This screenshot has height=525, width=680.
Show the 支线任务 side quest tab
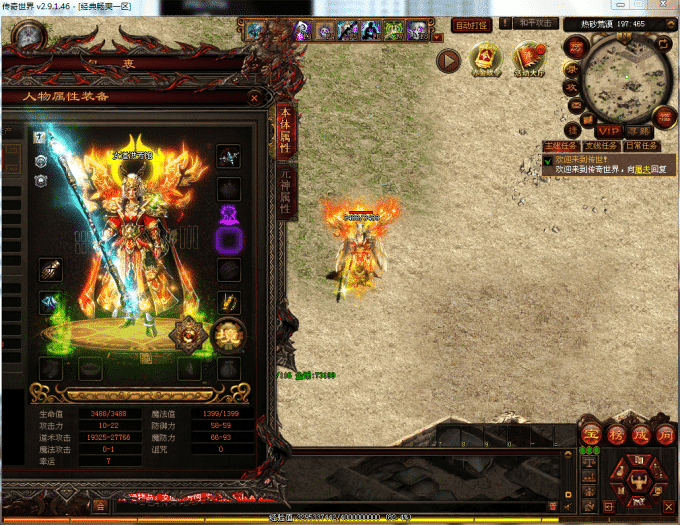598,146
